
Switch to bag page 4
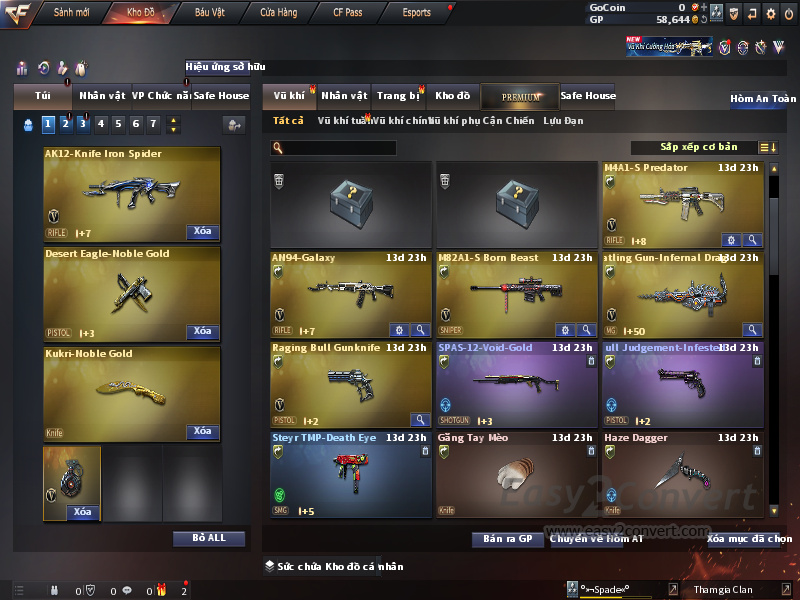coord(100,124)
